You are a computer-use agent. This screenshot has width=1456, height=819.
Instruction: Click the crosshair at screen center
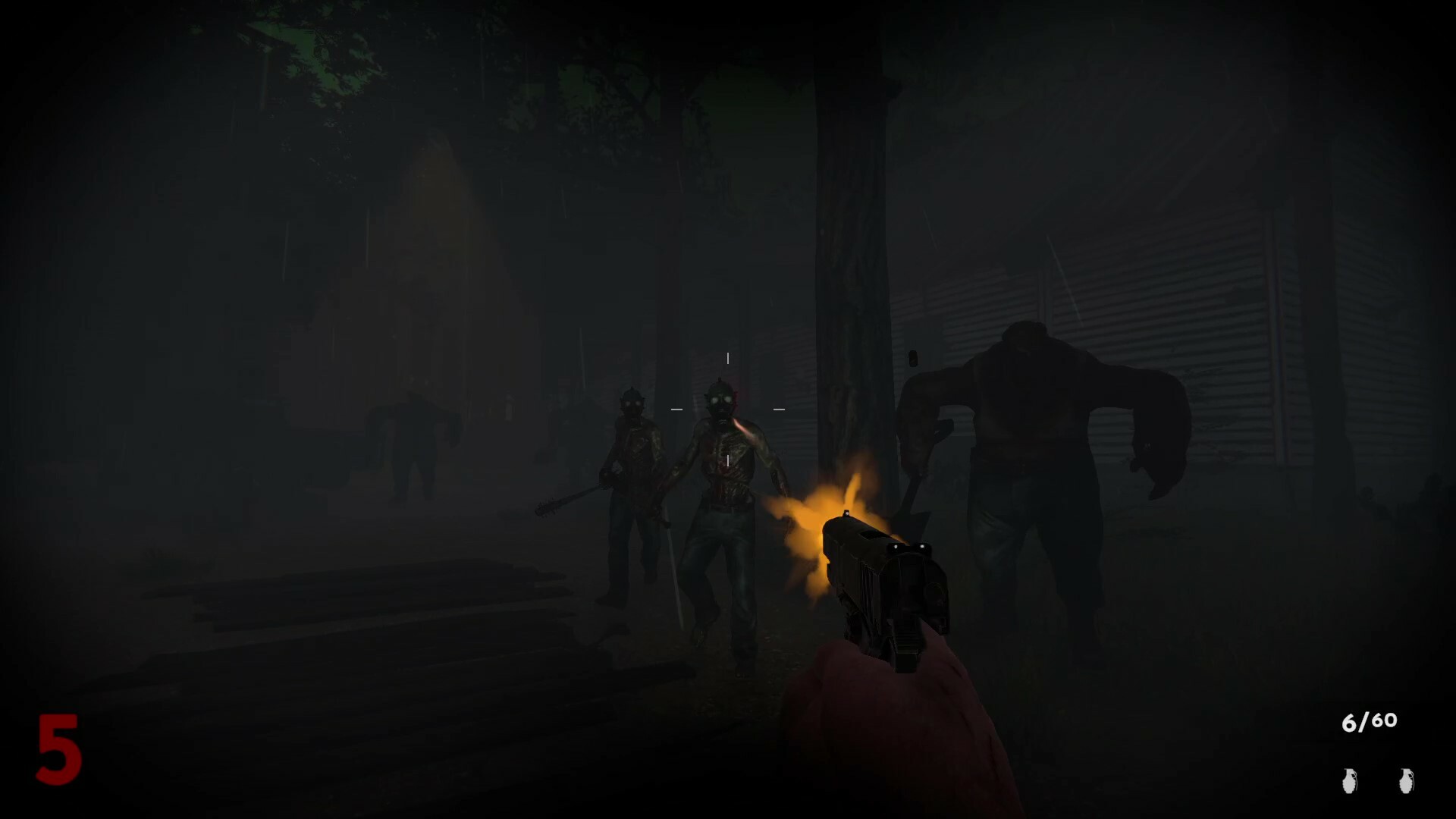pos(726,408)
